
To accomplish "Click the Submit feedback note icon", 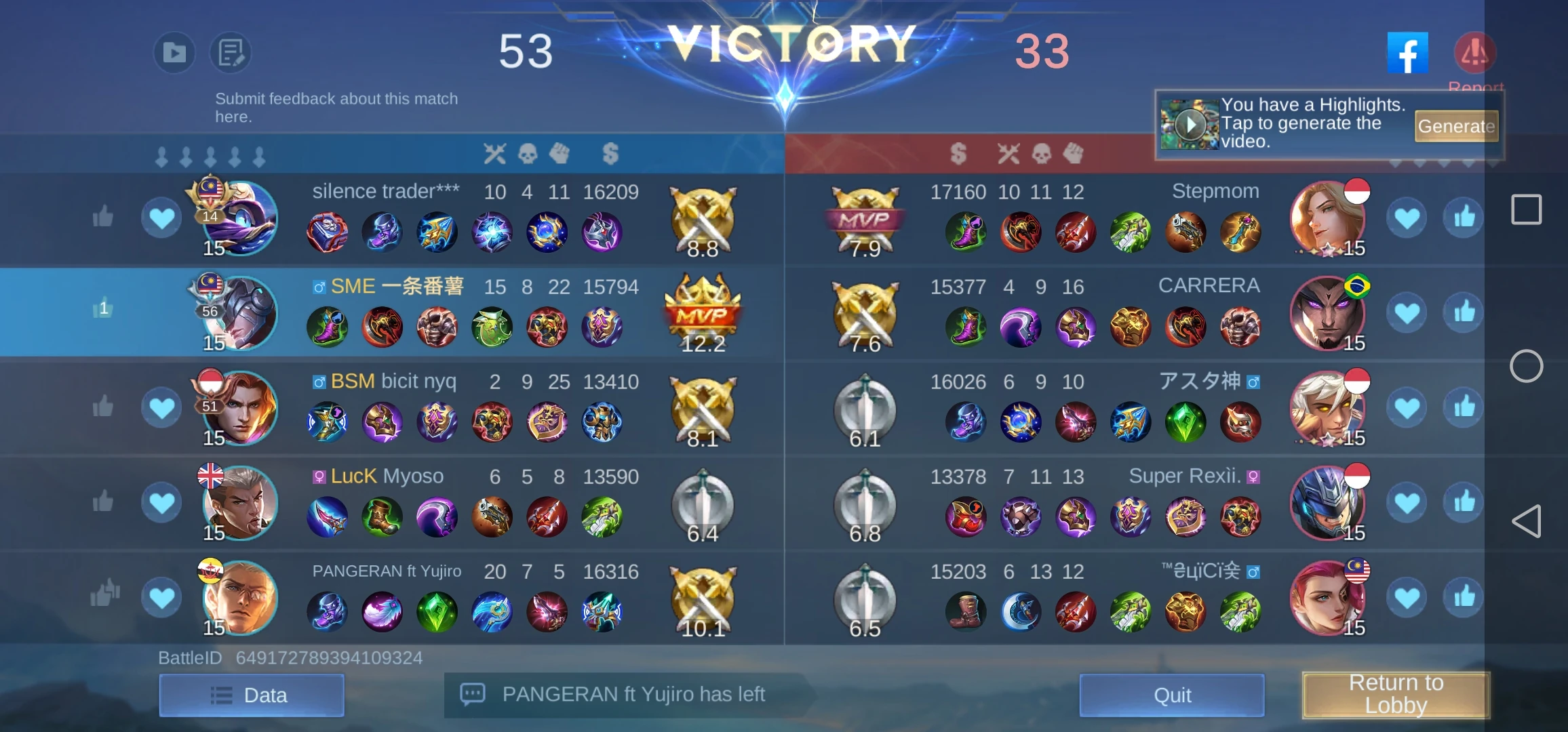I will (x=229, y=52).
